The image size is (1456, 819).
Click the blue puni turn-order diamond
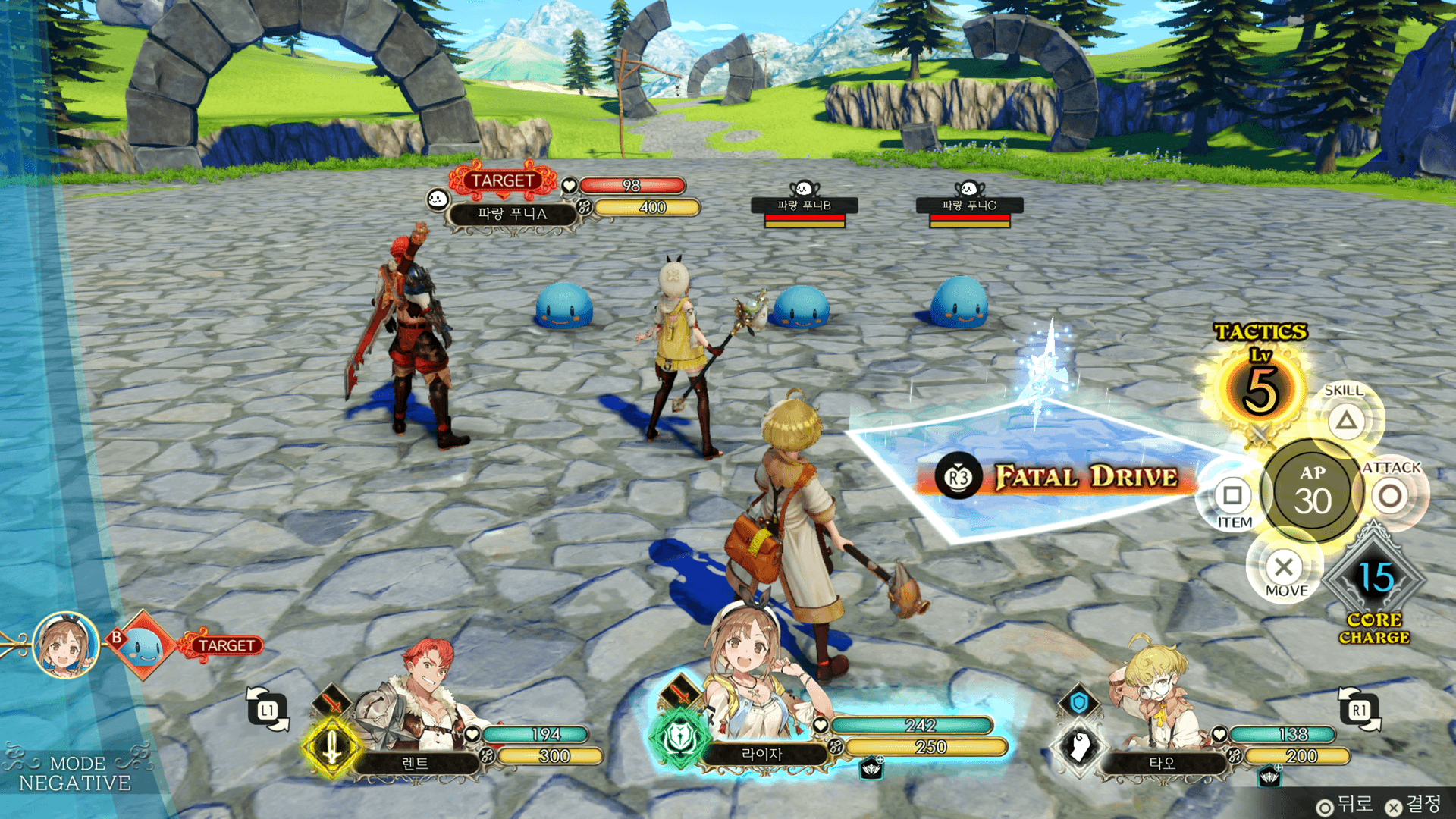pyautogui.click(x=143, y=645)
